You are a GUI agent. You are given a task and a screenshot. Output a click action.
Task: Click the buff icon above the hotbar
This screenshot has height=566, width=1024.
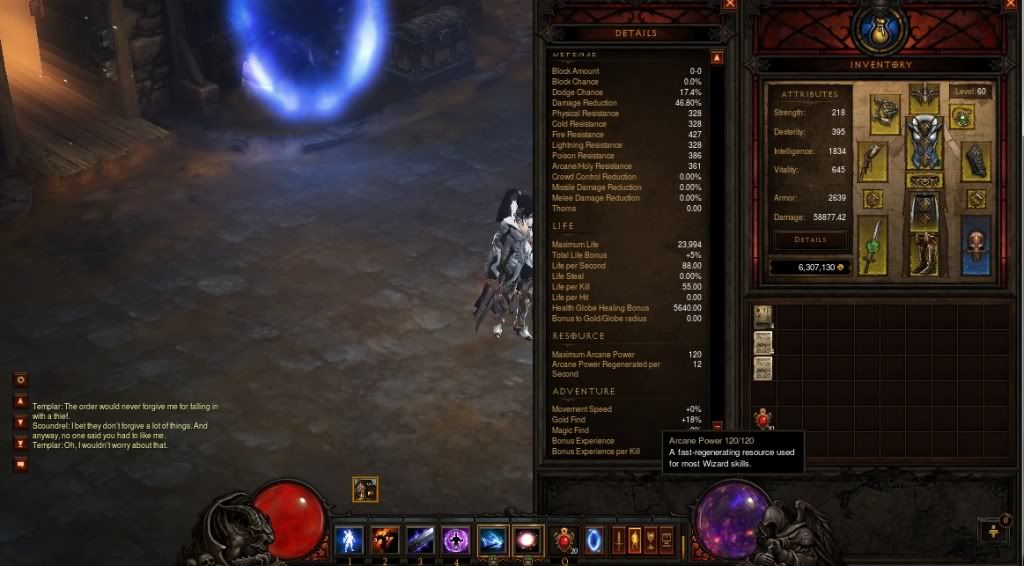tap(365, 489)
